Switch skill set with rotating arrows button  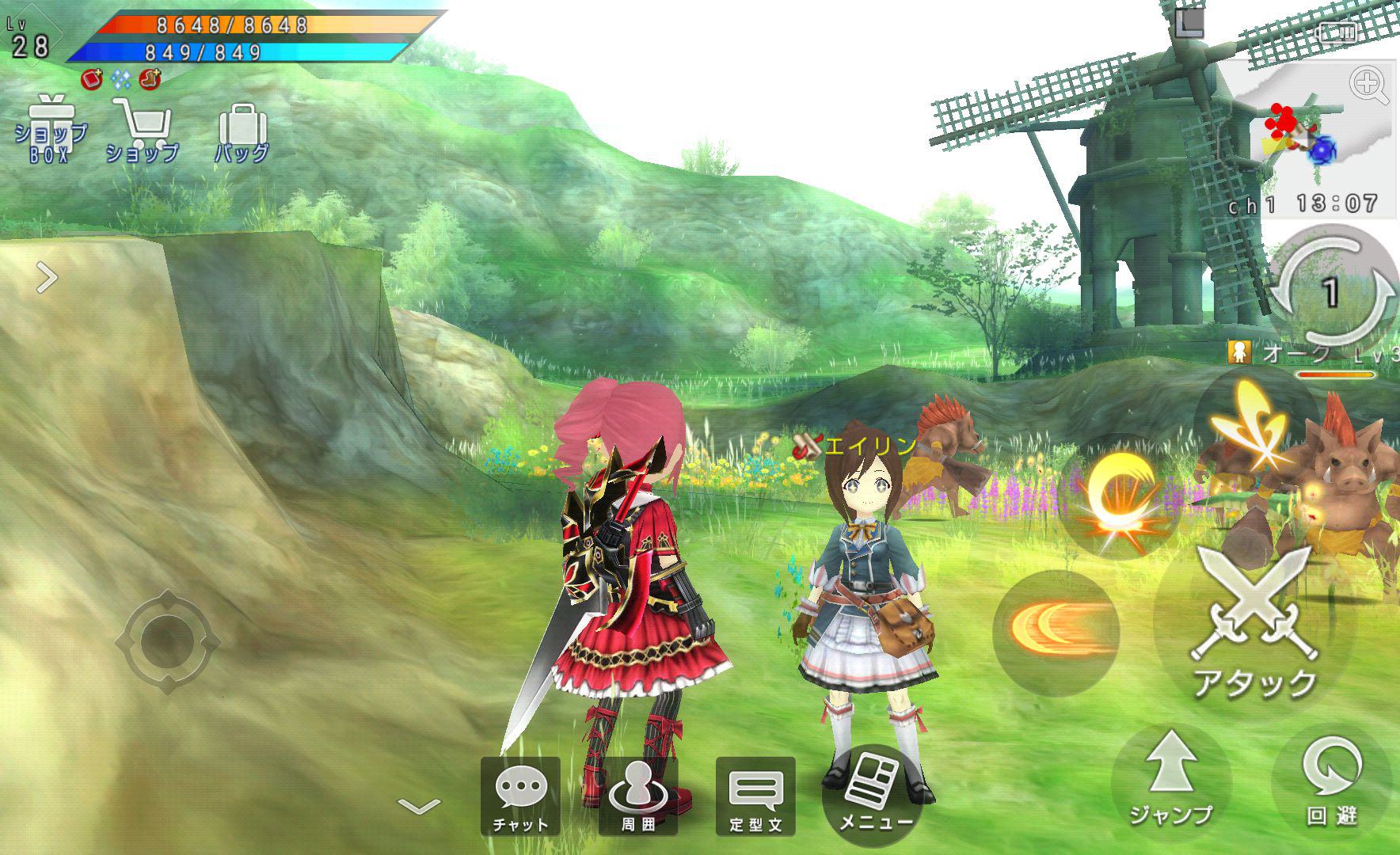(1332, 292)
